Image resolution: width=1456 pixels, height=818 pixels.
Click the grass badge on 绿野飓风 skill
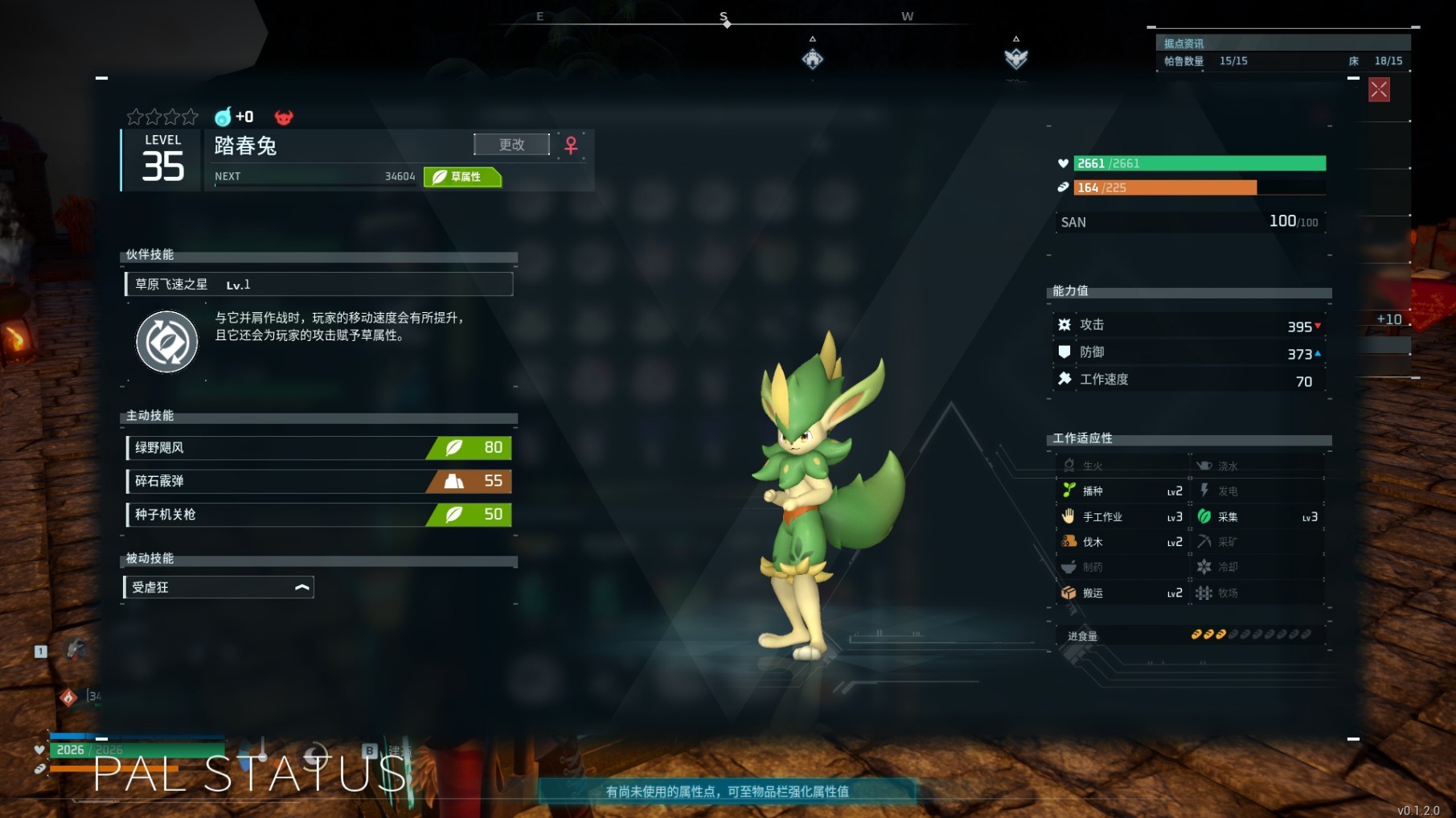pos(454,447)
